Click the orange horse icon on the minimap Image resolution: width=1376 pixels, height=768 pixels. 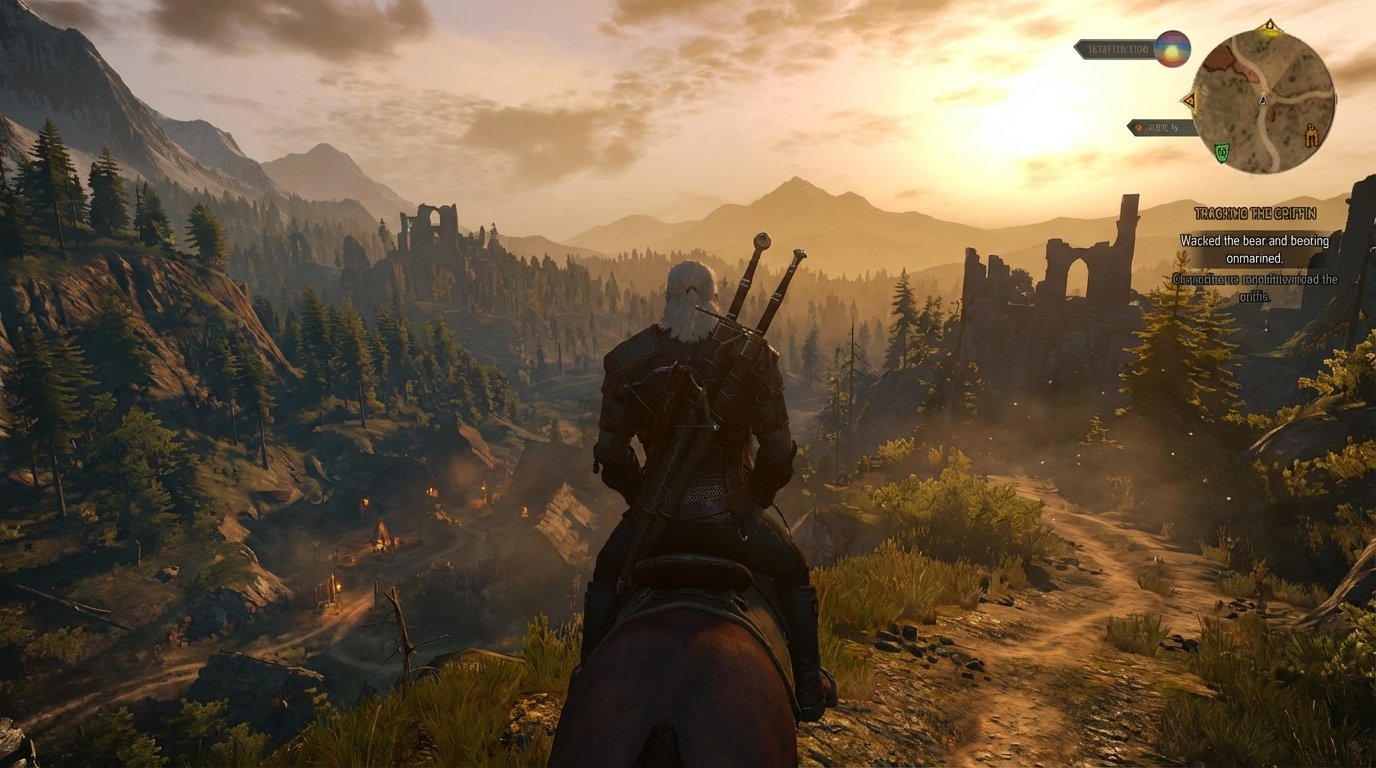pyautogui.click(x=1311, y=133)
